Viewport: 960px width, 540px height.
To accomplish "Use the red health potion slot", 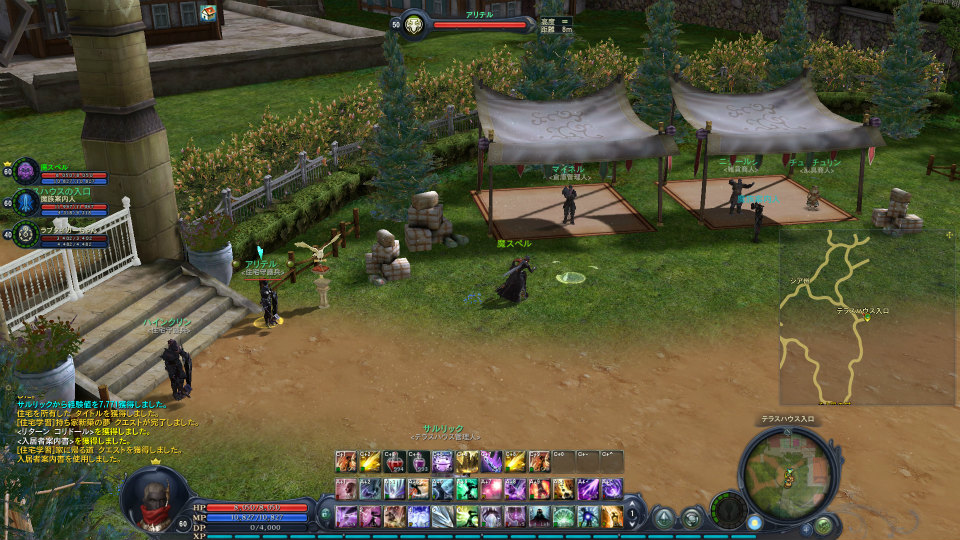I will tap(395, 462).
